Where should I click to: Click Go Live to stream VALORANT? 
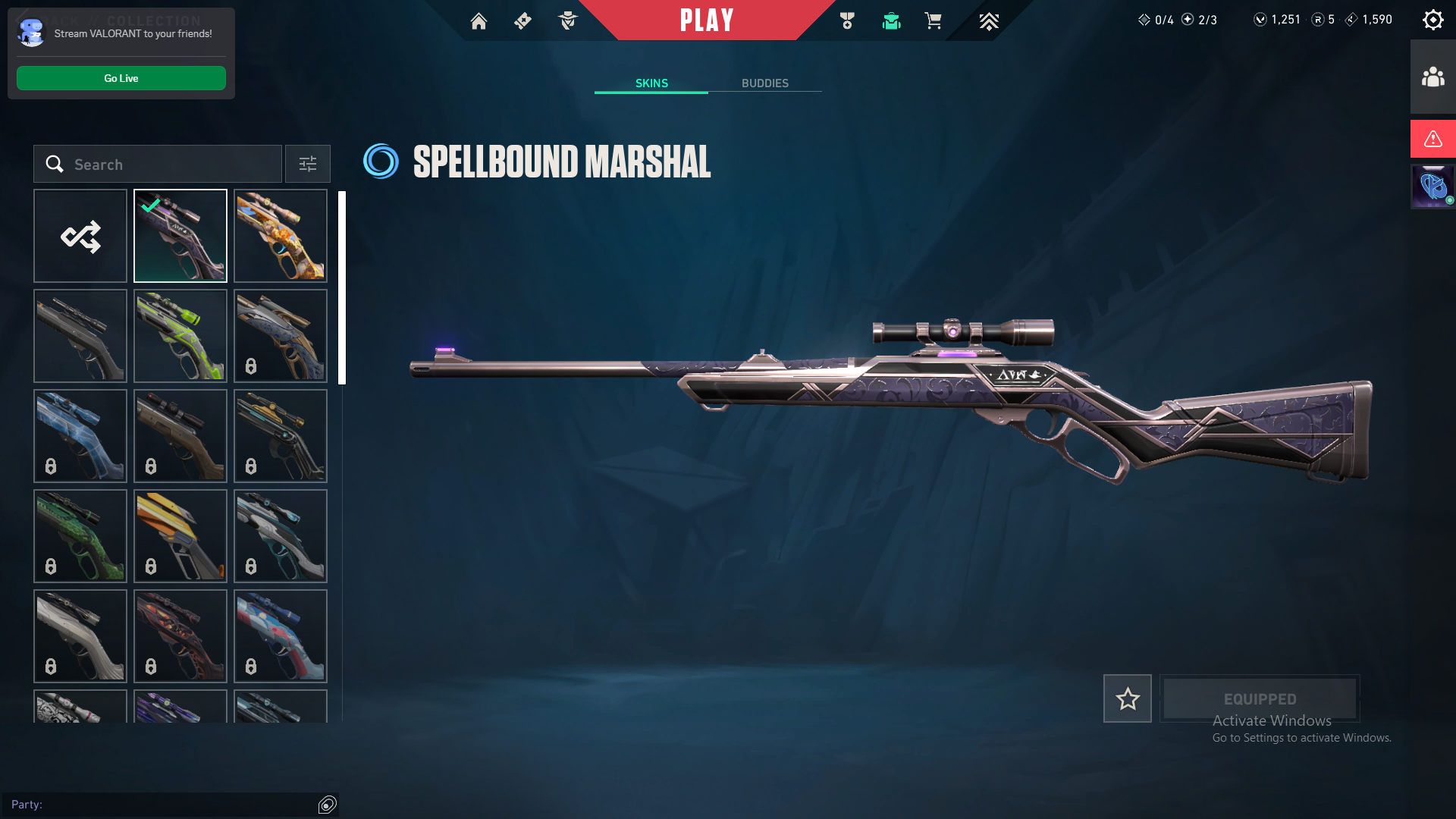(121, 78)
